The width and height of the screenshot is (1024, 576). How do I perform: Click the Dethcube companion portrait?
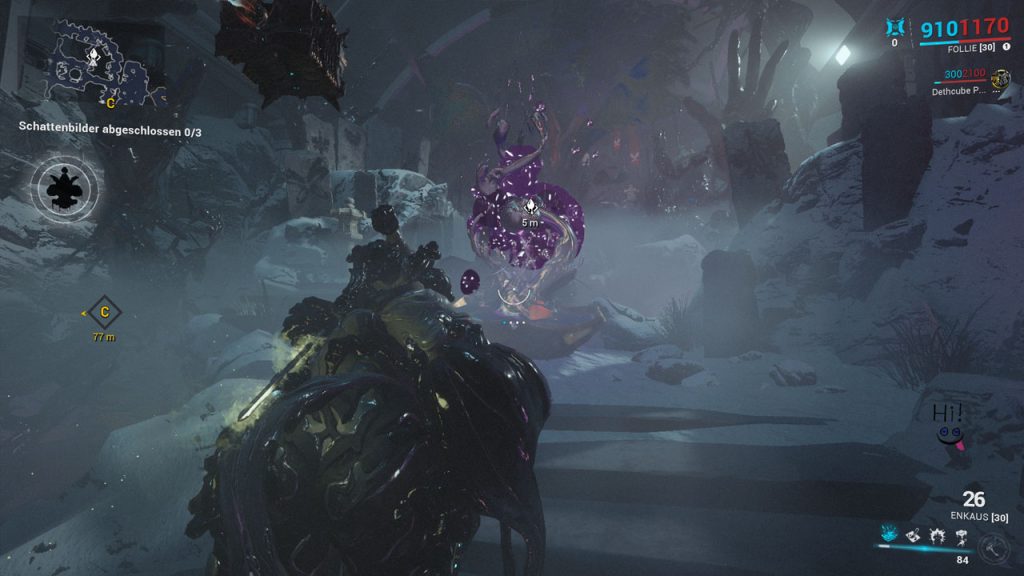click(x=1000, y=77)
